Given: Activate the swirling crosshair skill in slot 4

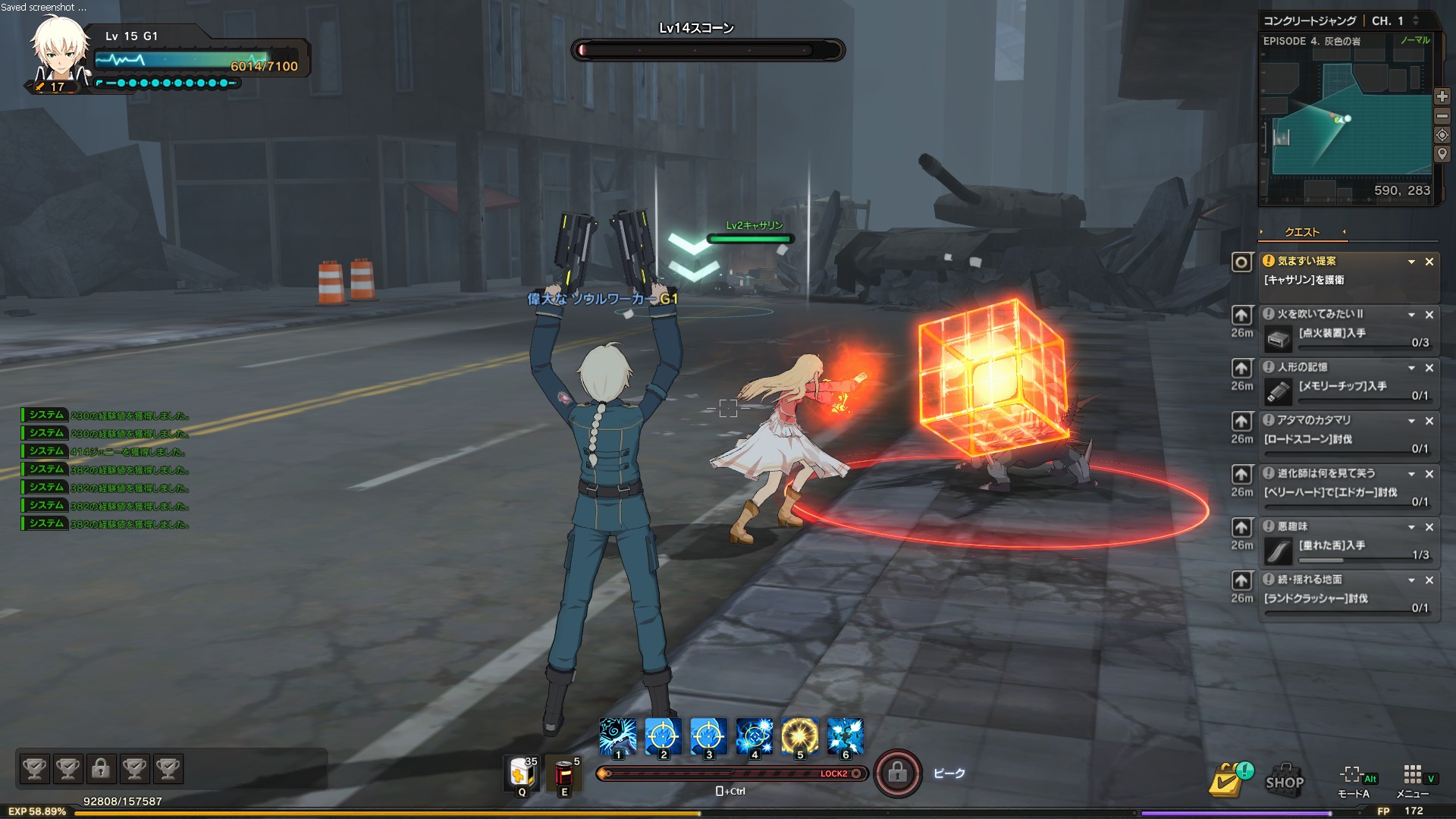Looking at the screenshot, I should pos(754,737).
